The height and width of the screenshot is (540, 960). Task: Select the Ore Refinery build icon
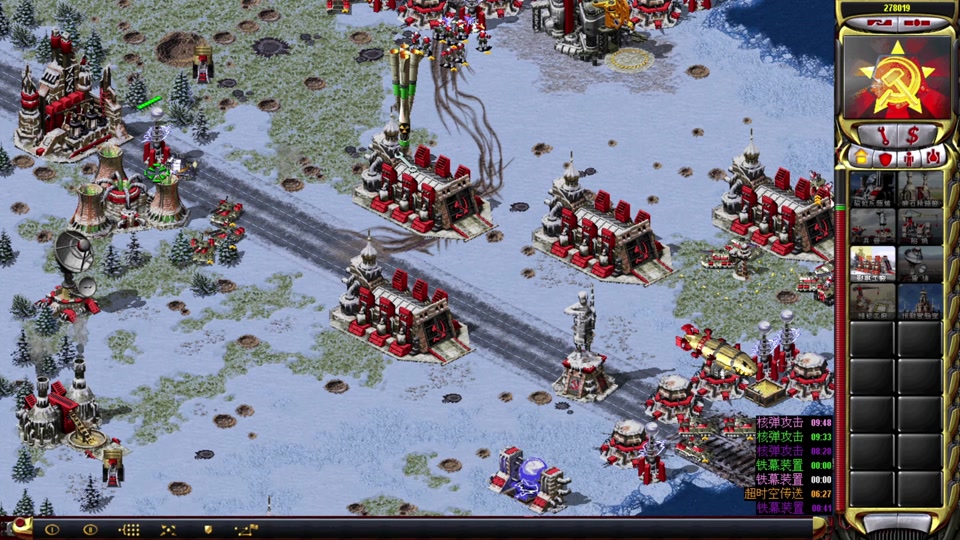(x=920, y=189)
